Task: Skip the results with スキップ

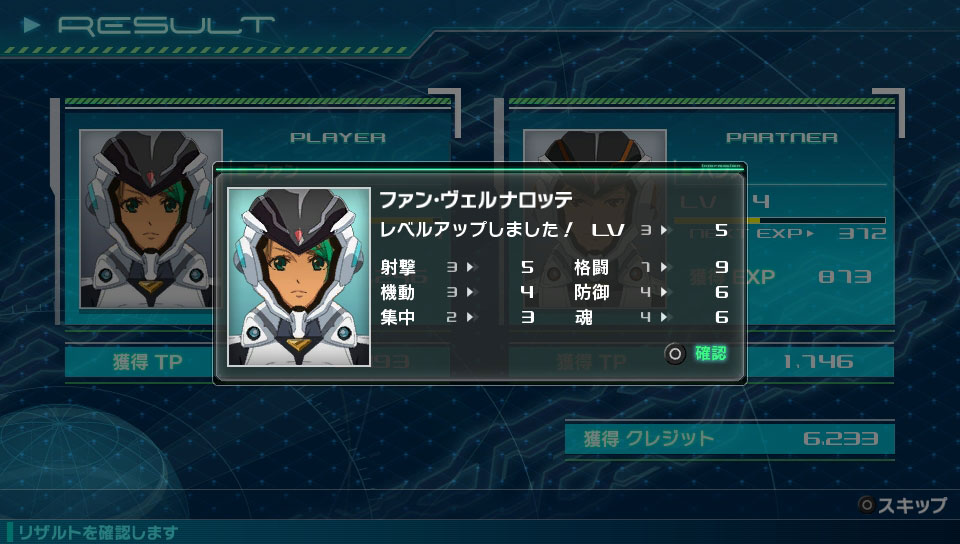Action: point(902,505)
